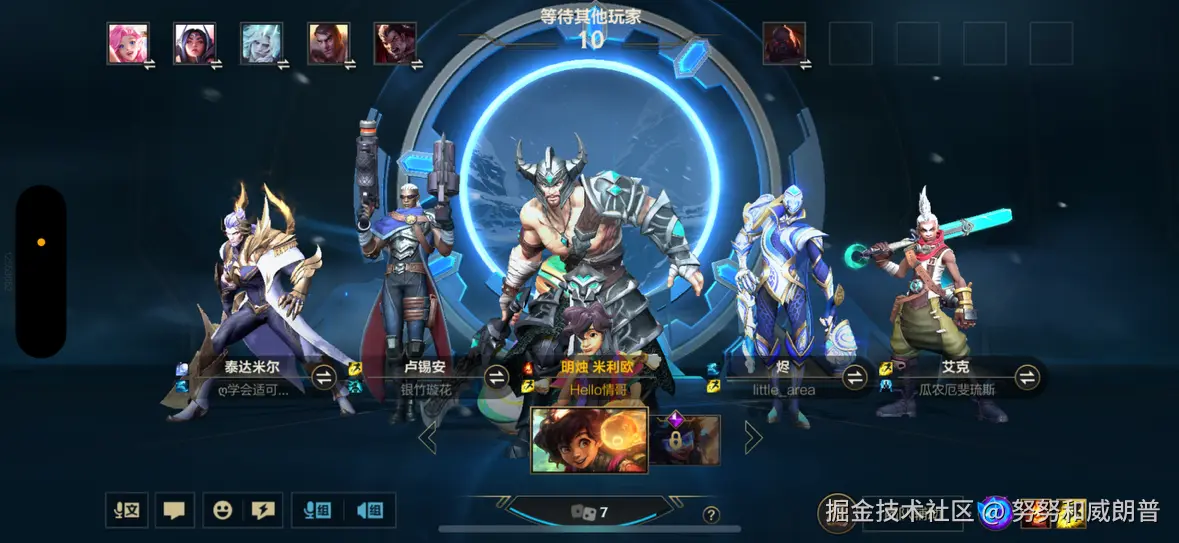Toggle the team voice microphone

coord(317,510)
